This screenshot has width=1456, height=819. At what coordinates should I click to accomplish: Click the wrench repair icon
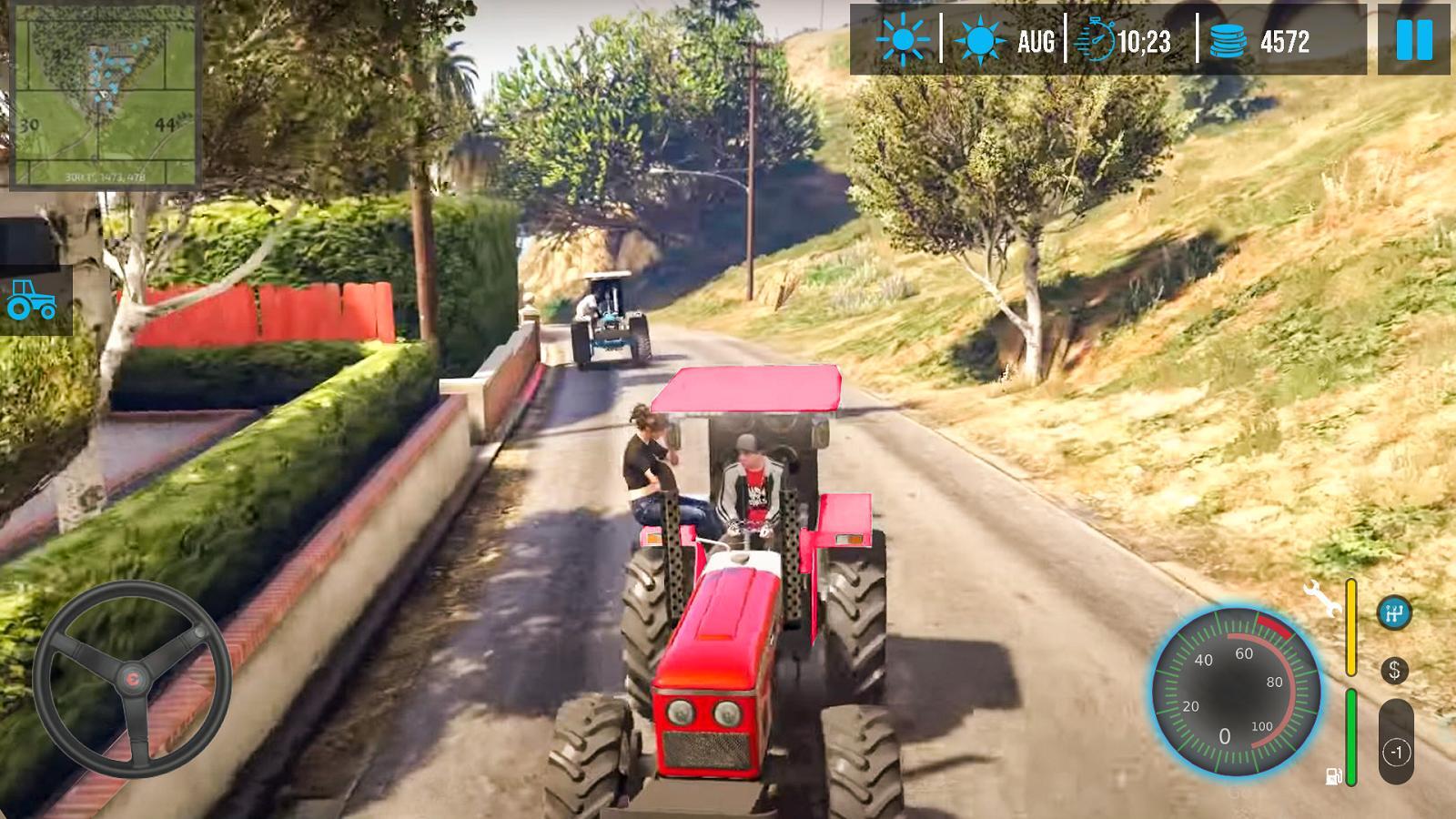[1322, 598]
